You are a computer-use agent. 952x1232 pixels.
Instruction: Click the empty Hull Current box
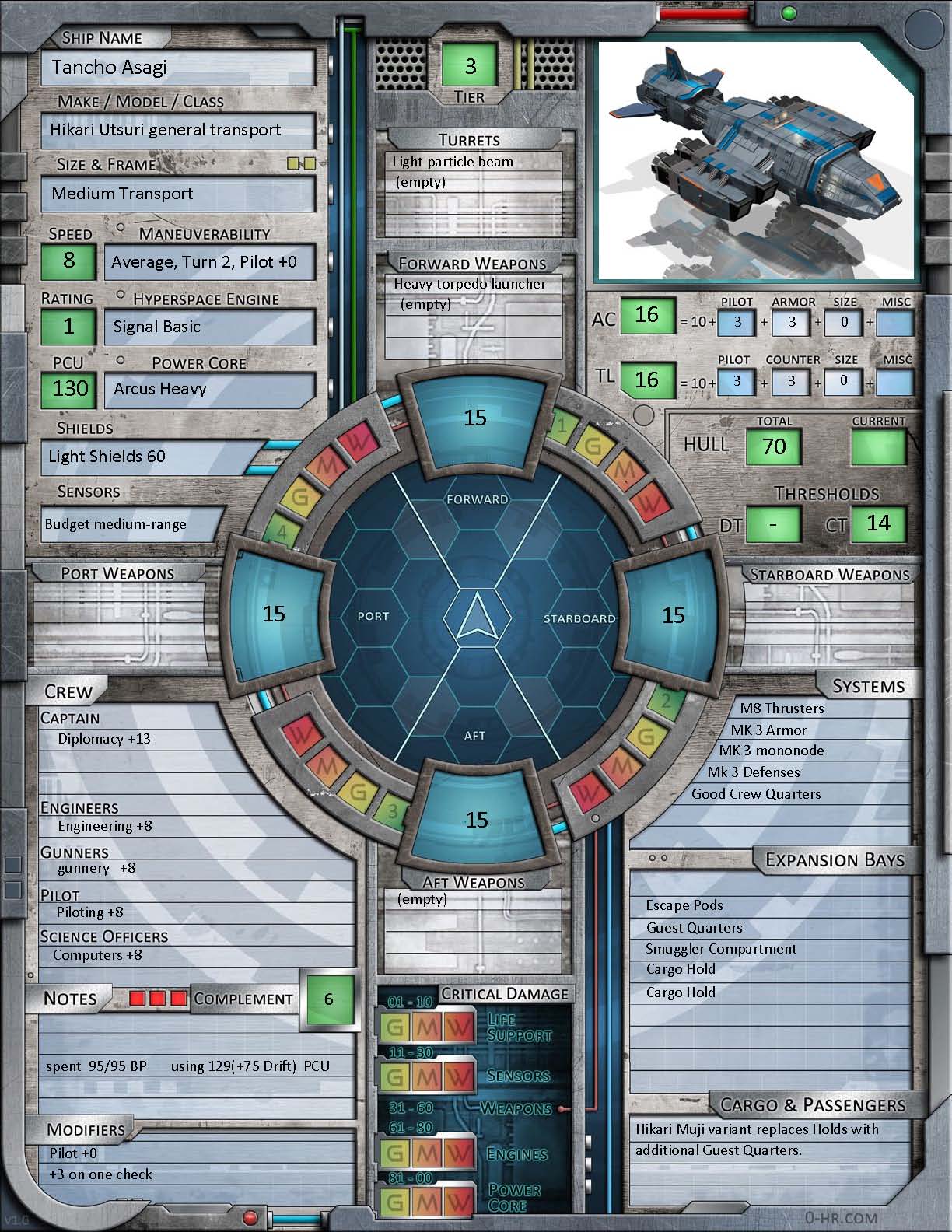(x=879, y=447)
